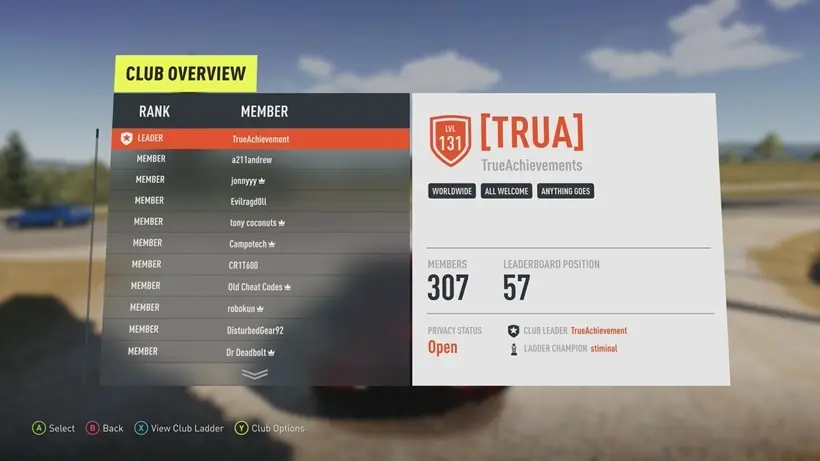The image size is (820, 461).
Task: Click the All Welcome club tag
Action: coord(506,191)
